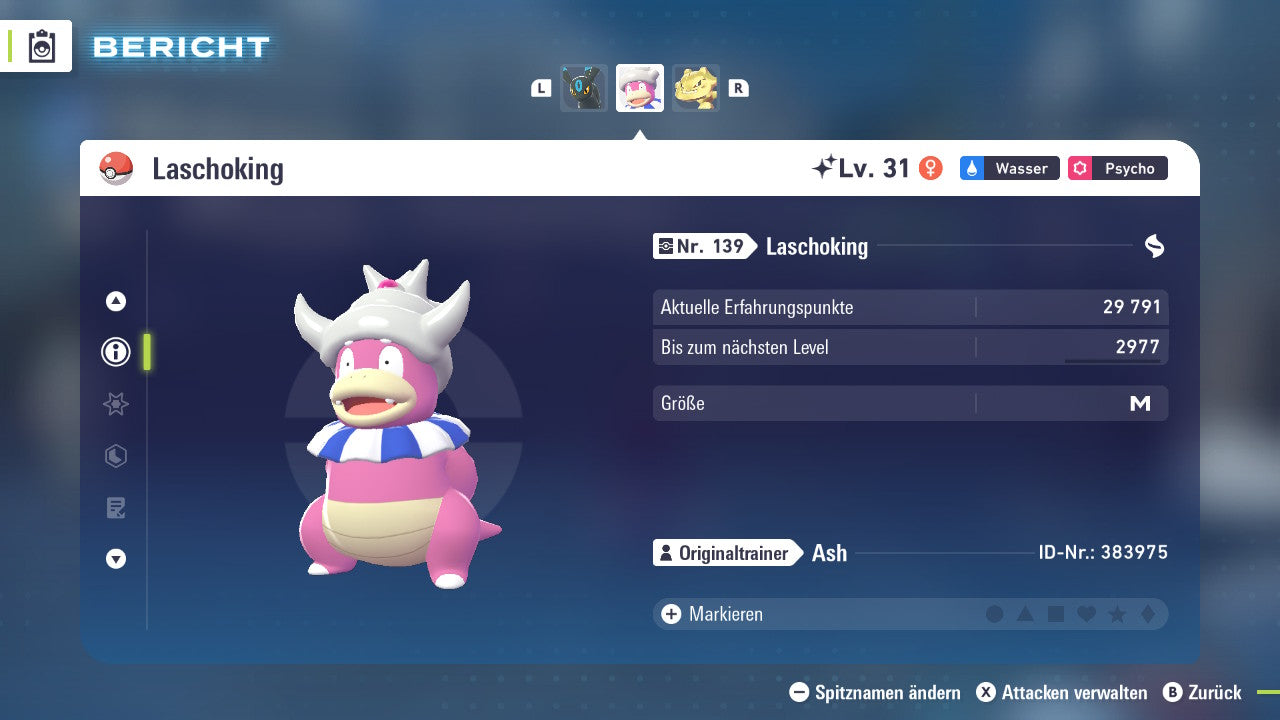Enable the circle marking for this Pokémon
This screenshot has width=1280, height=720.
pos(994,614)
